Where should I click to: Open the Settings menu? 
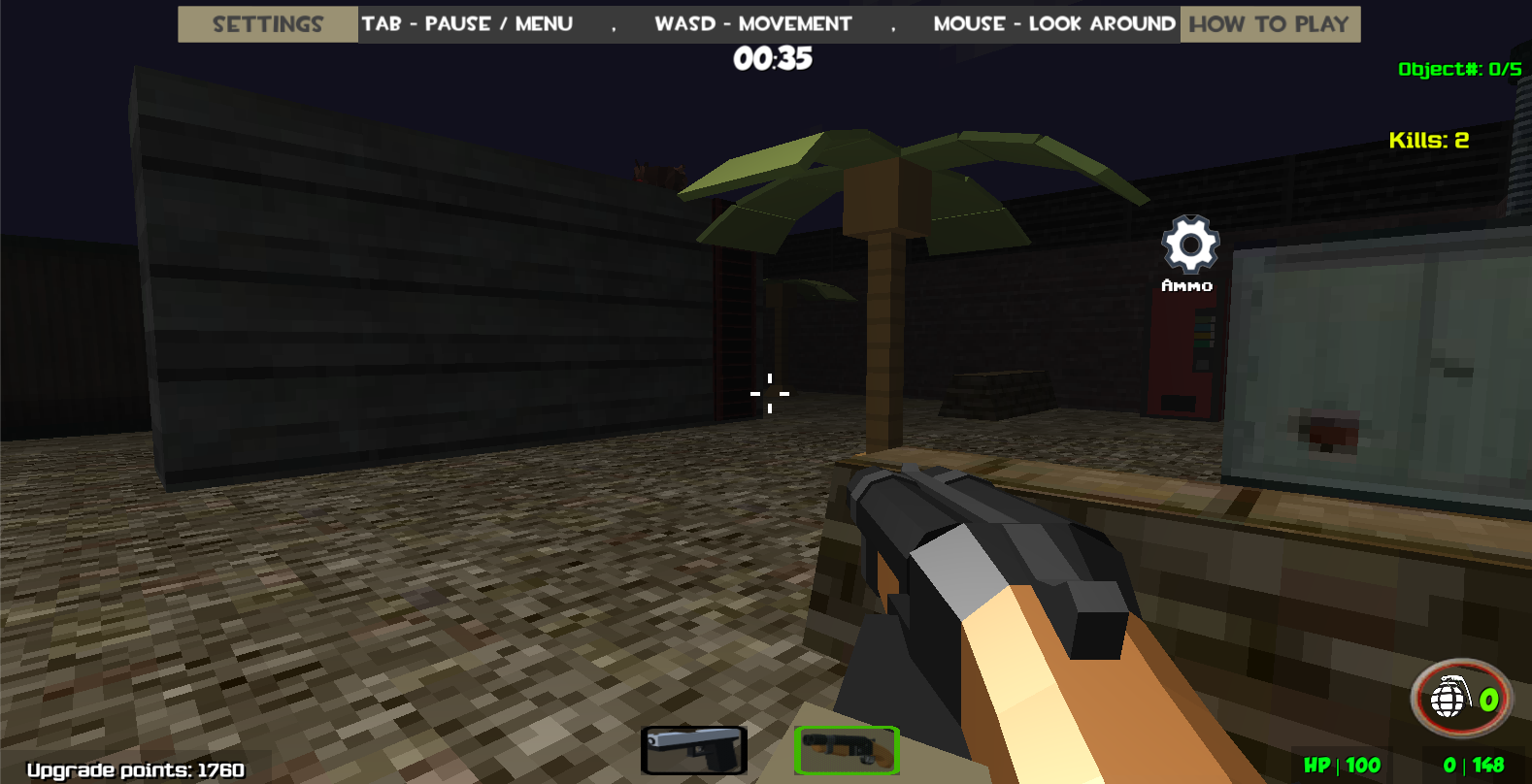pyautogui.click(x=266, y=23)
